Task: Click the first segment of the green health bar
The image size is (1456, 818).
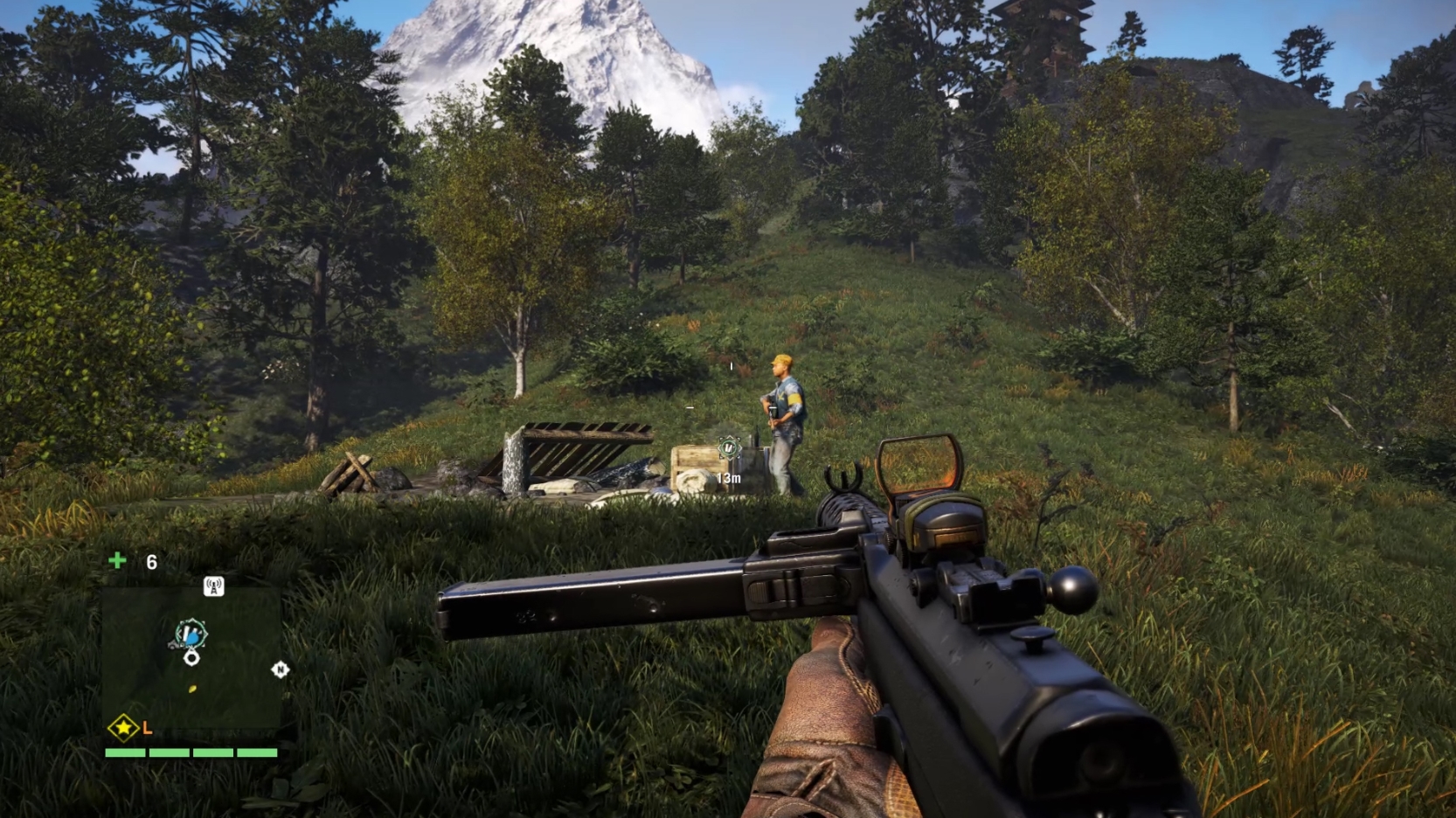Action: (x=124, y=752)
